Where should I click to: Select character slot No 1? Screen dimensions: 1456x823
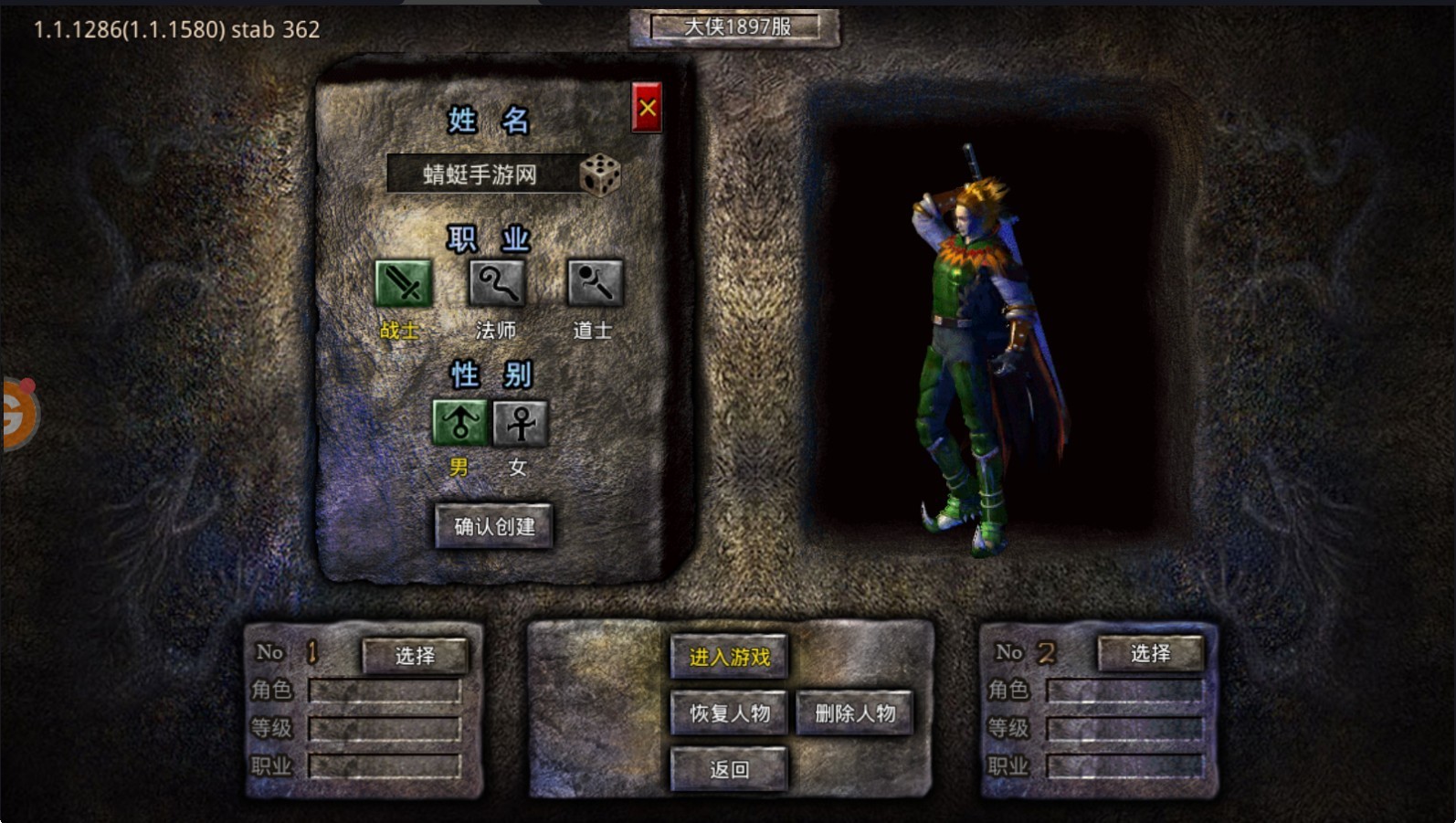[415, 655]
